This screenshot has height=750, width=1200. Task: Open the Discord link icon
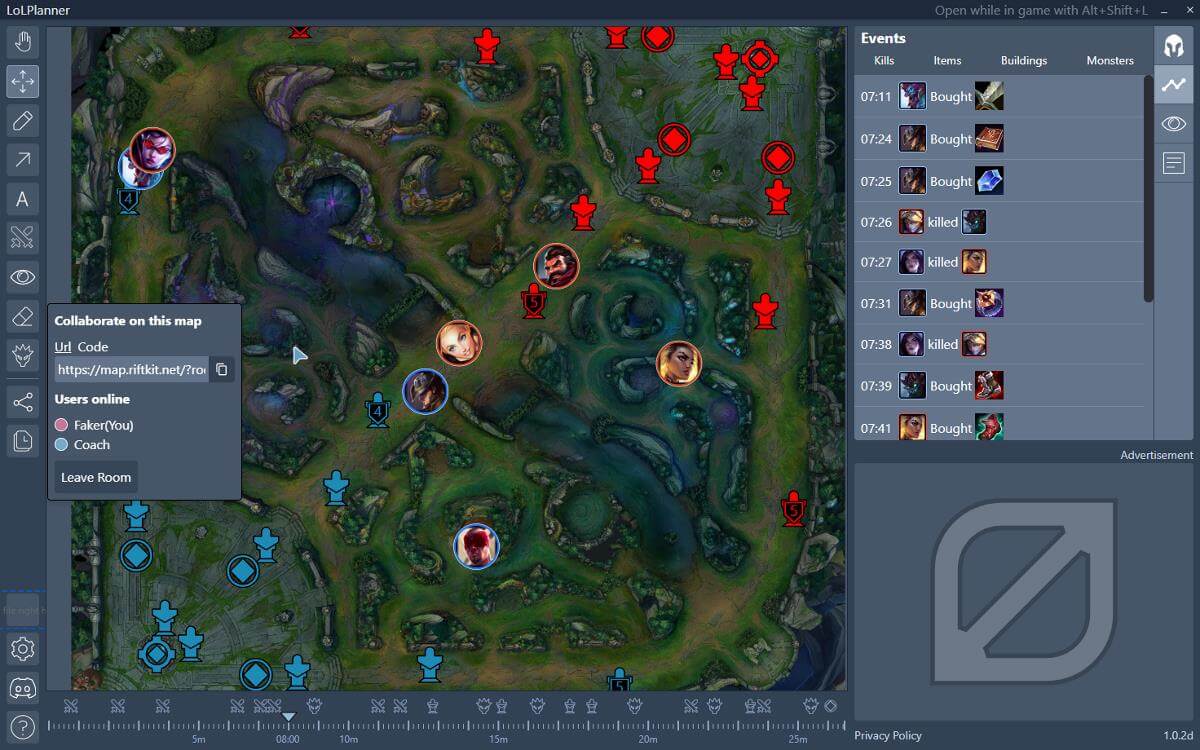pyautogui.click(x=23, y=688)
